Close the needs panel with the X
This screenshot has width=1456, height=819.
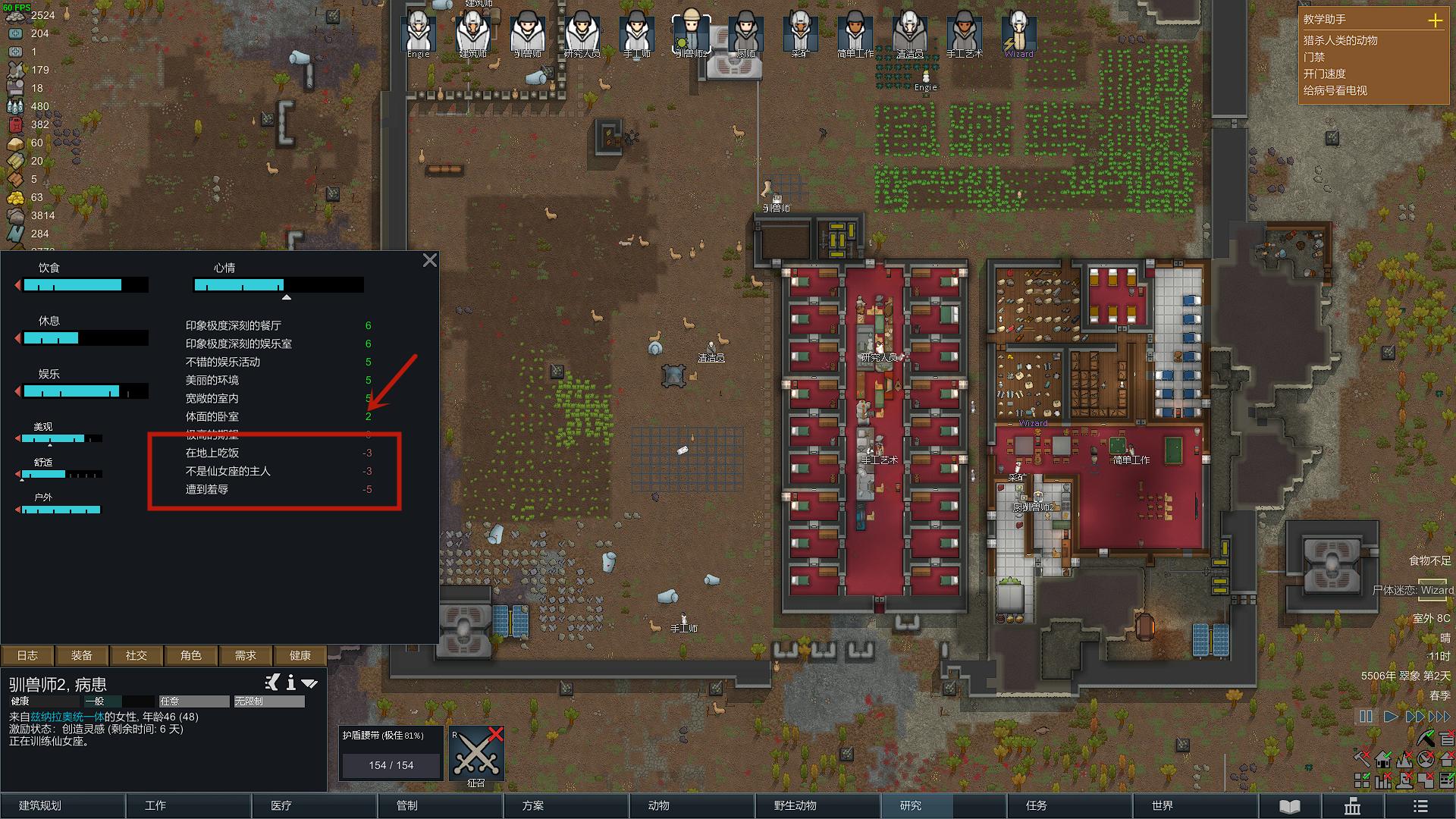430,261
